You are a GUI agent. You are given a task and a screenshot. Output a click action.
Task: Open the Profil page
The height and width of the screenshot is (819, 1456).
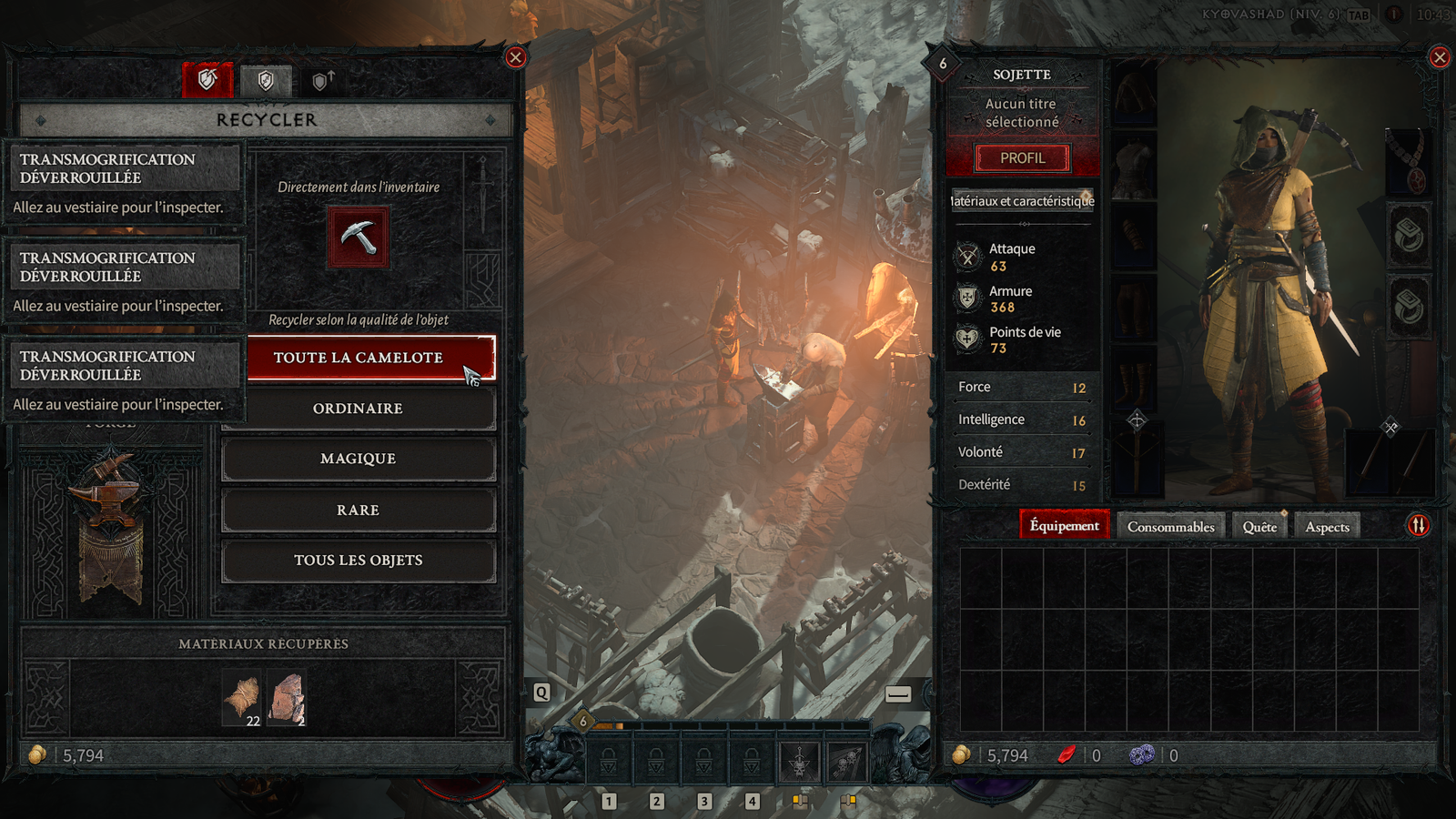[x=1022, y=158]
